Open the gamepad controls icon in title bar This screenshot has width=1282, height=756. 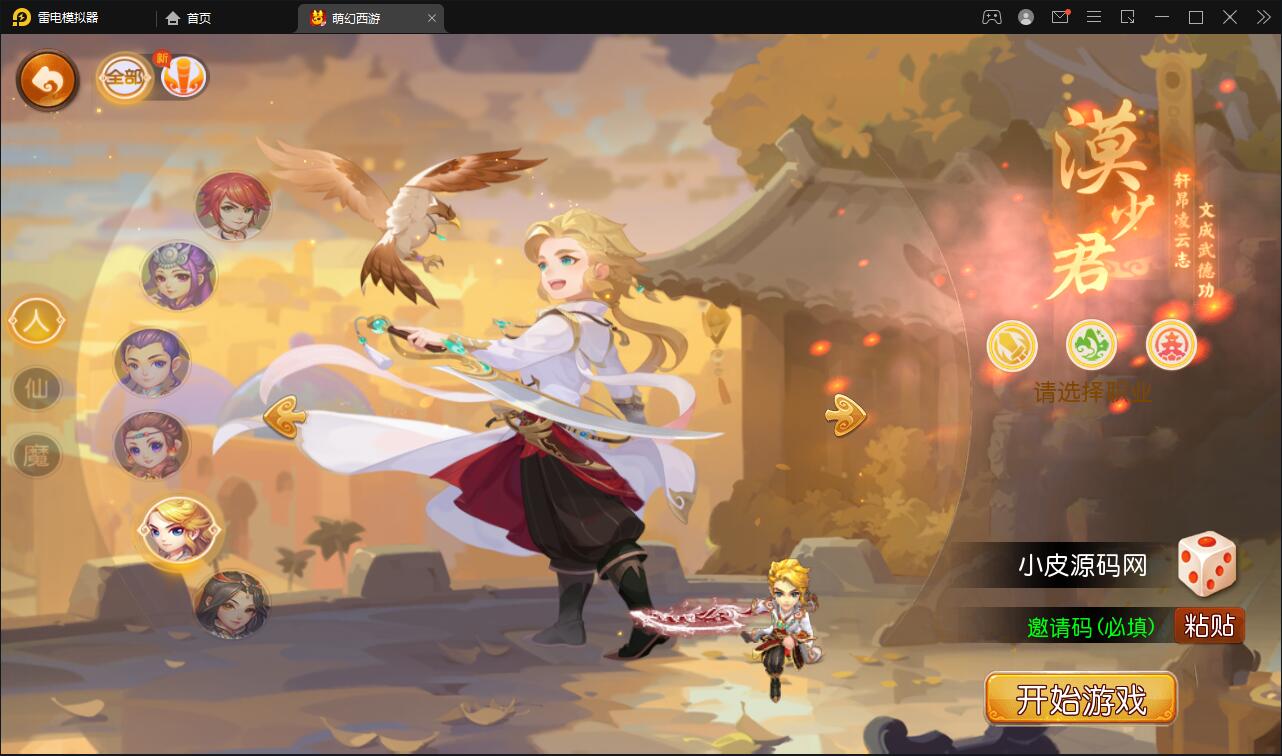point(991,17)
